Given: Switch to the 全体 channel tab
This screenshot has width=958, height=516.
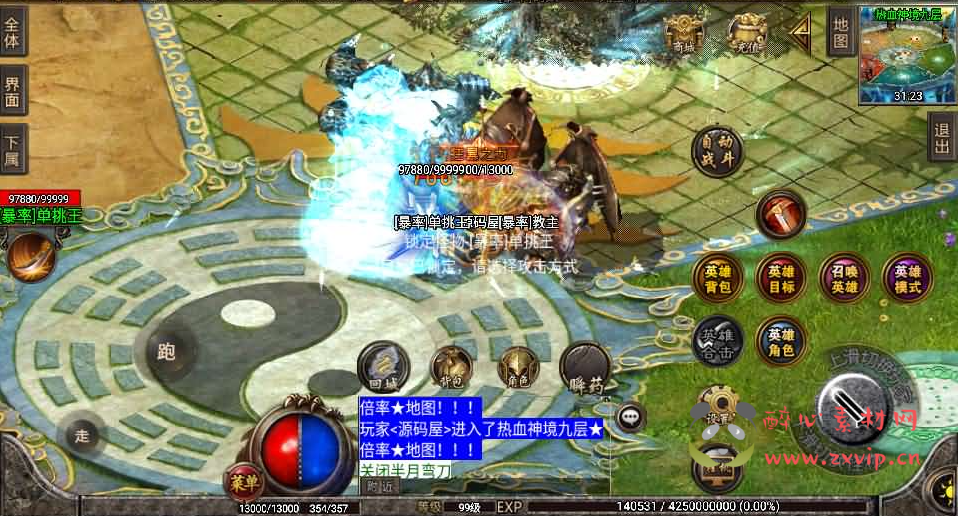Looking at the screenshot, I should [13, 33].
